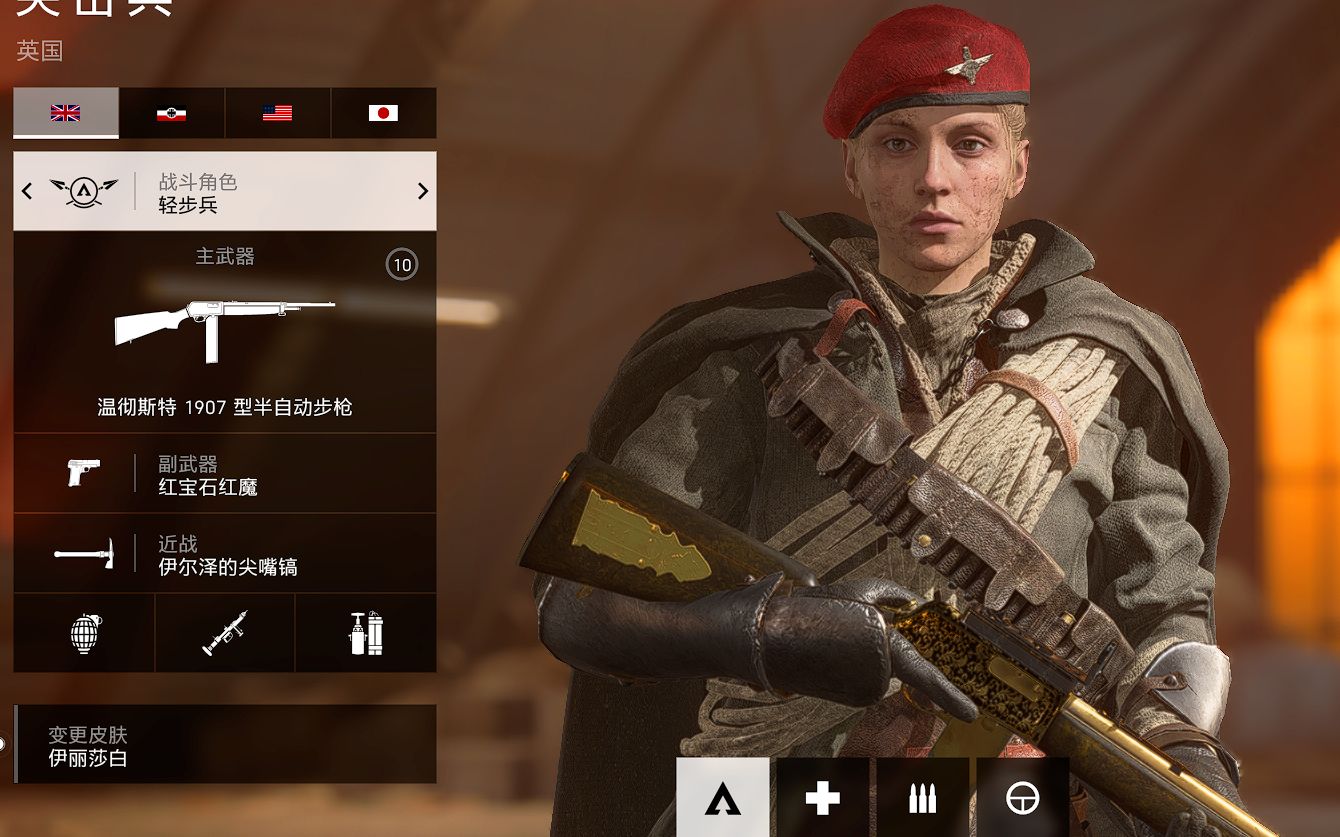Select the British flag faction tab
Image resolution: width=1340 pixels, height=837 pixels.
[66, 113]
